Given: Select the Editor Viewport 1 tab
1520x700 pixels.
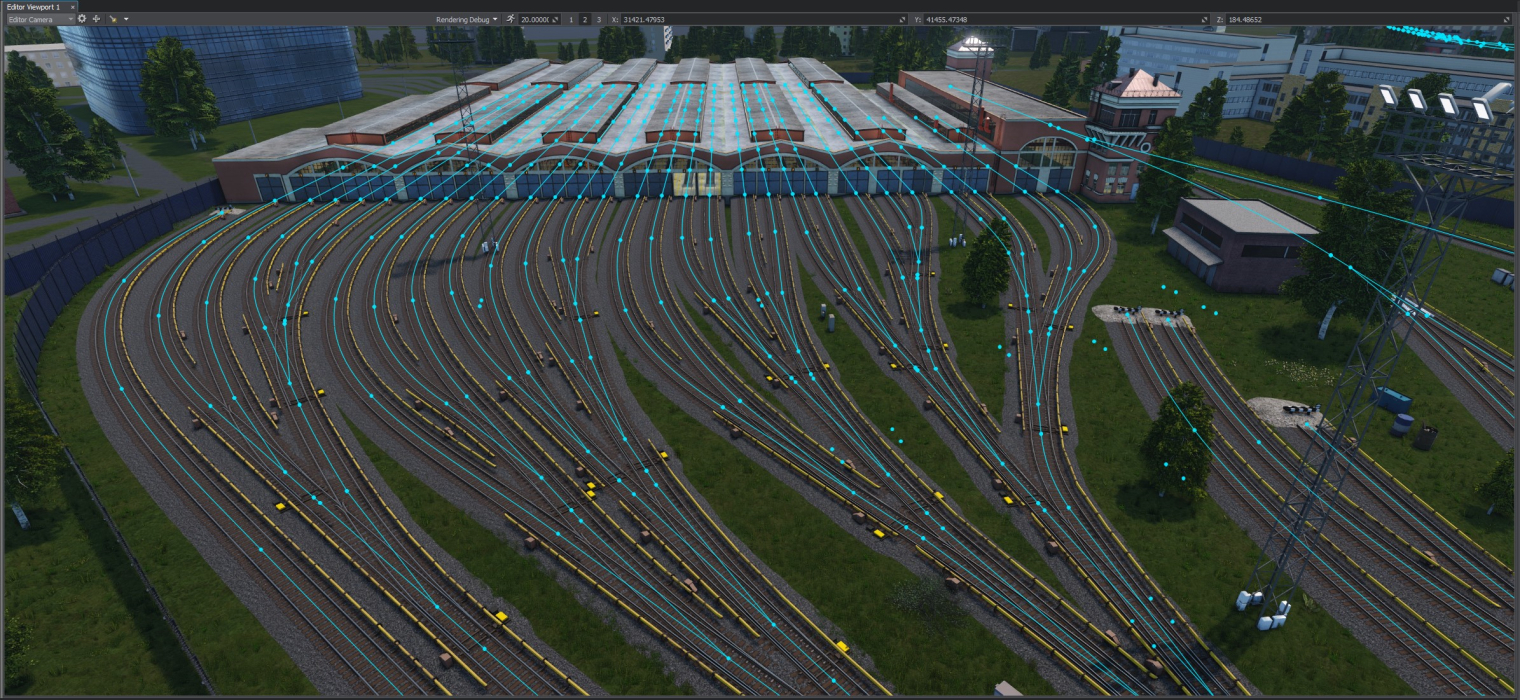Looking at the screenshot, I should [x=33, y=6].
